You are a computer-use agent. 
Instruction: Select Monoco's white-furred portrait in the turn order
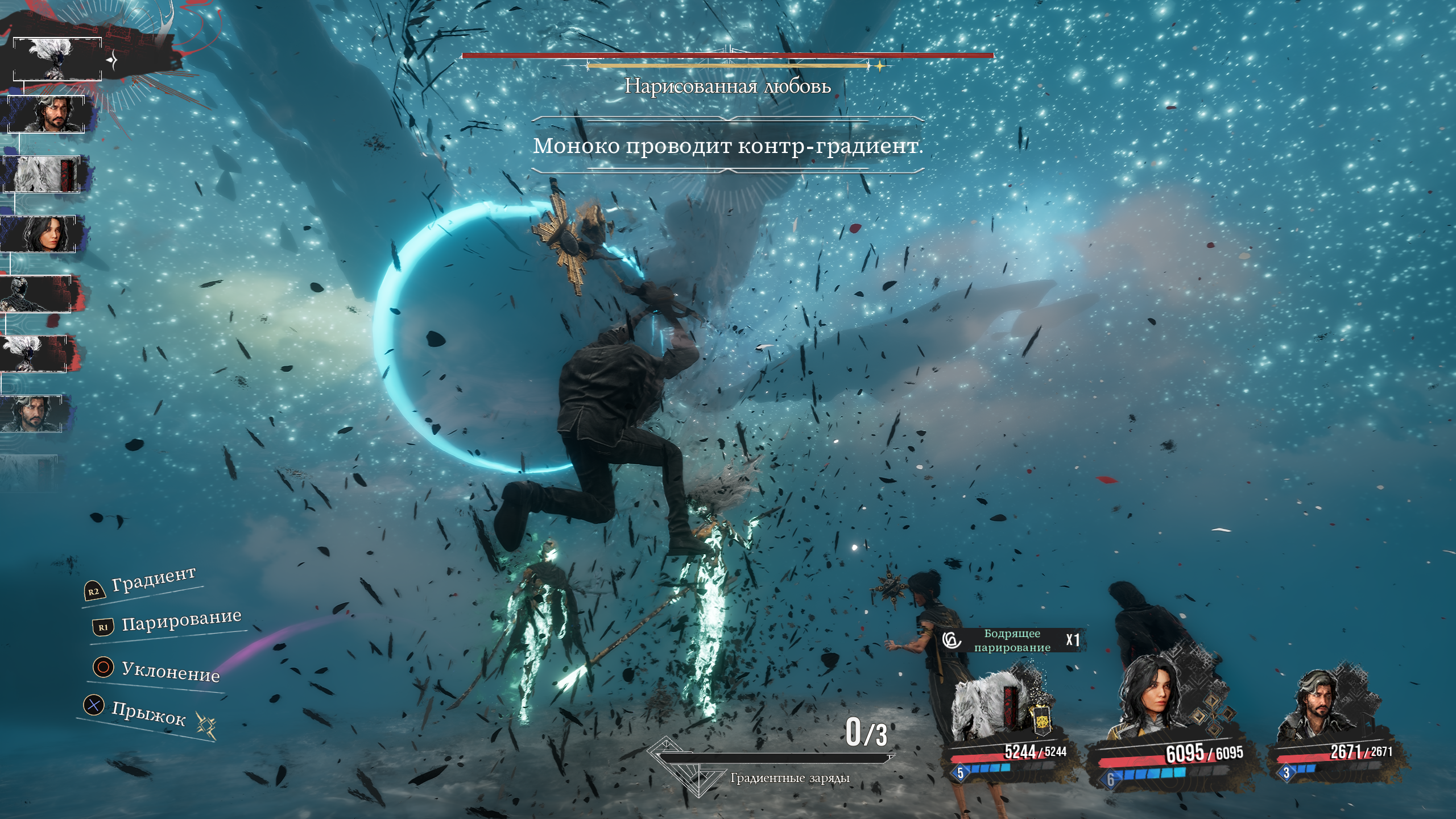[43, 173]
